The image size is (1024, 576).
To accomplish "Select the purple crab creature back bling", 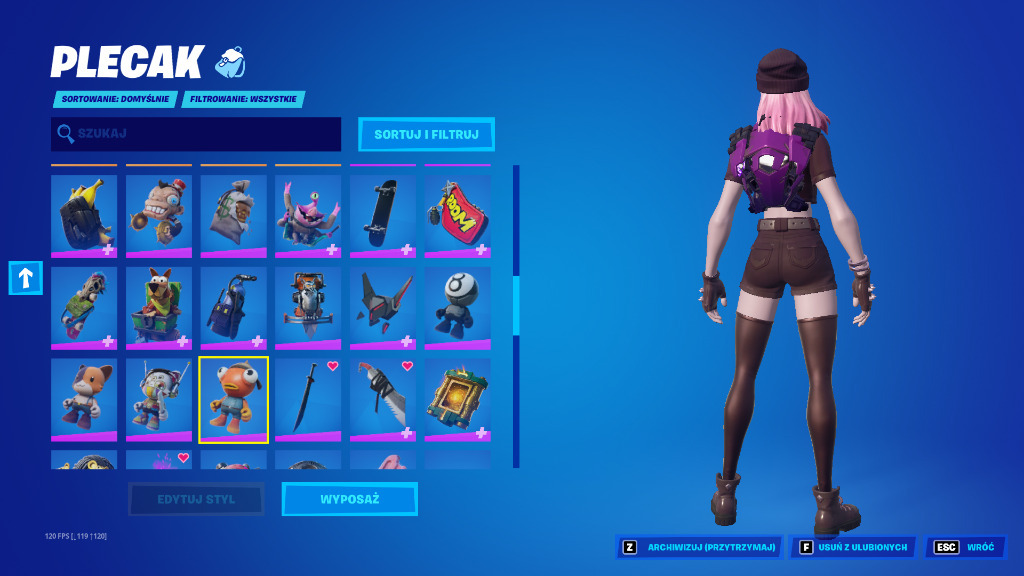I will point(308,216).
